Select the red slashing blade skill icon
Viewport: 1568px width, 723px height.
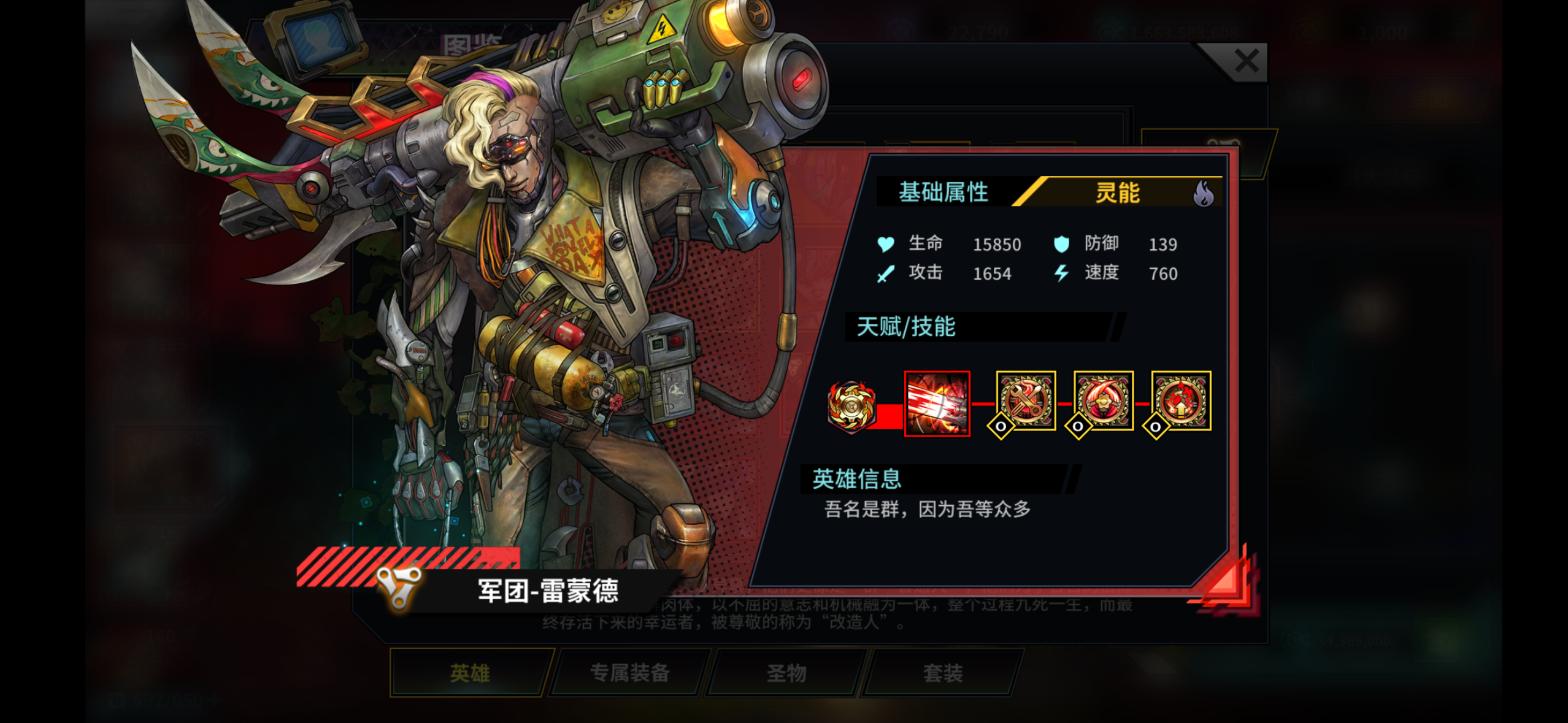(x=937, y=404)
